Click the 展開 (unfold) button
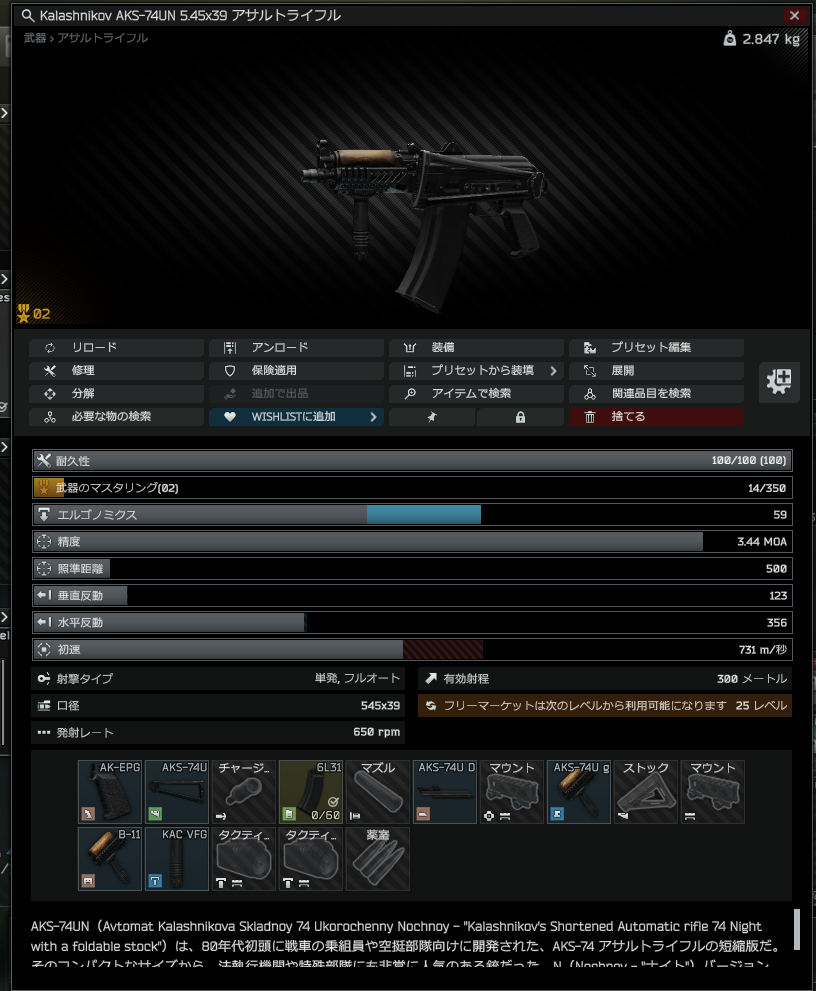The height and width of the screenshot is (991, 816). point(656,371)
